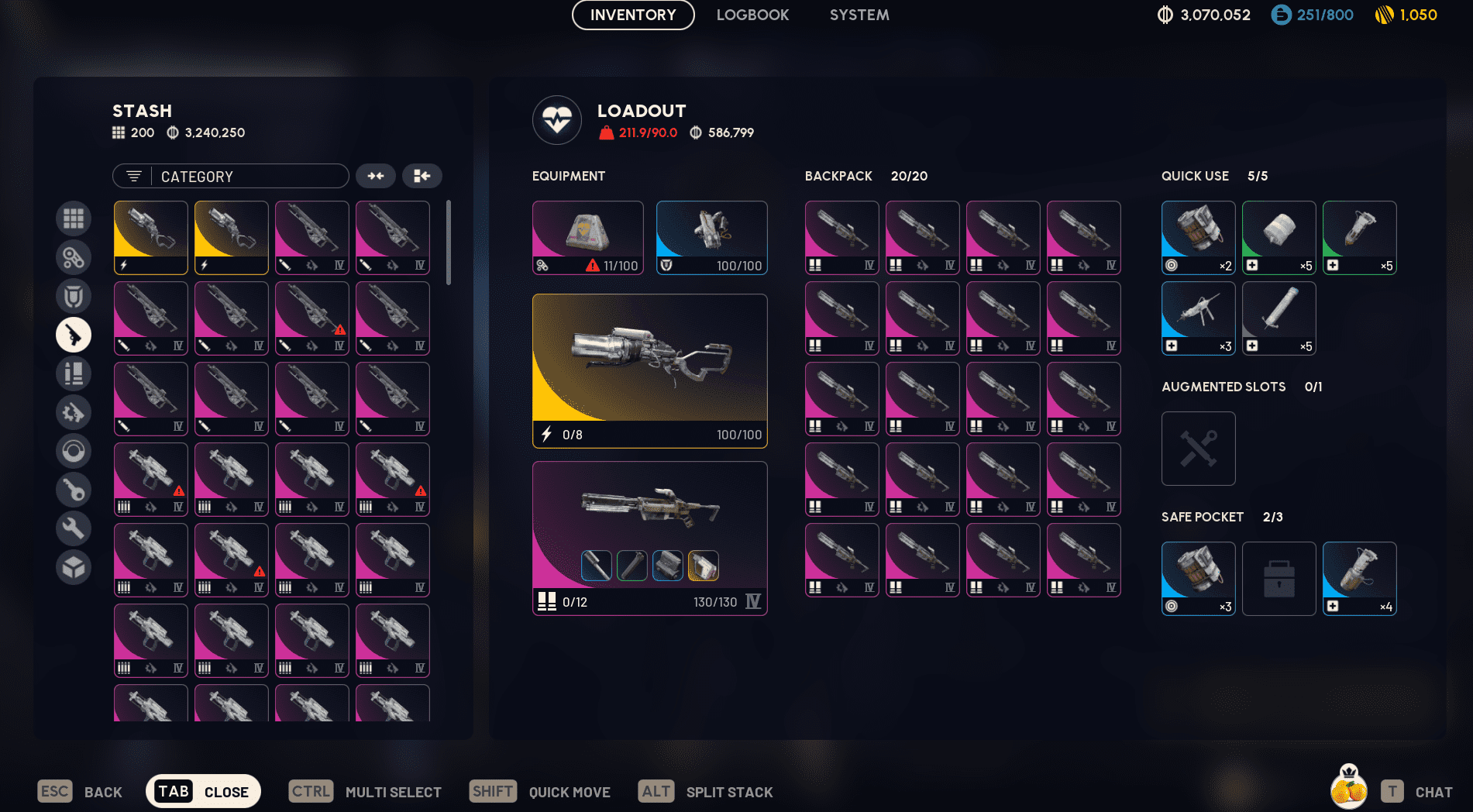Select the cube miscellaneous category icon
The width and height of the screenshot is (1473, 812).
(x=74, y=567)
